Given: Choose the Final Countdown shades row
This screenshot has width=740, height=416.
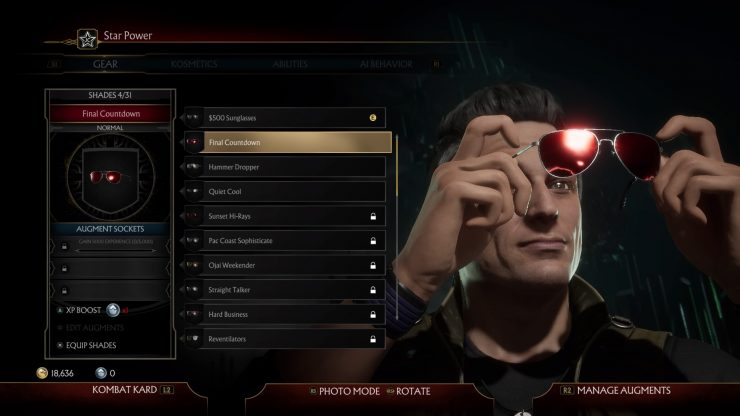Looking at the screenshot, I should coord(295,142).
